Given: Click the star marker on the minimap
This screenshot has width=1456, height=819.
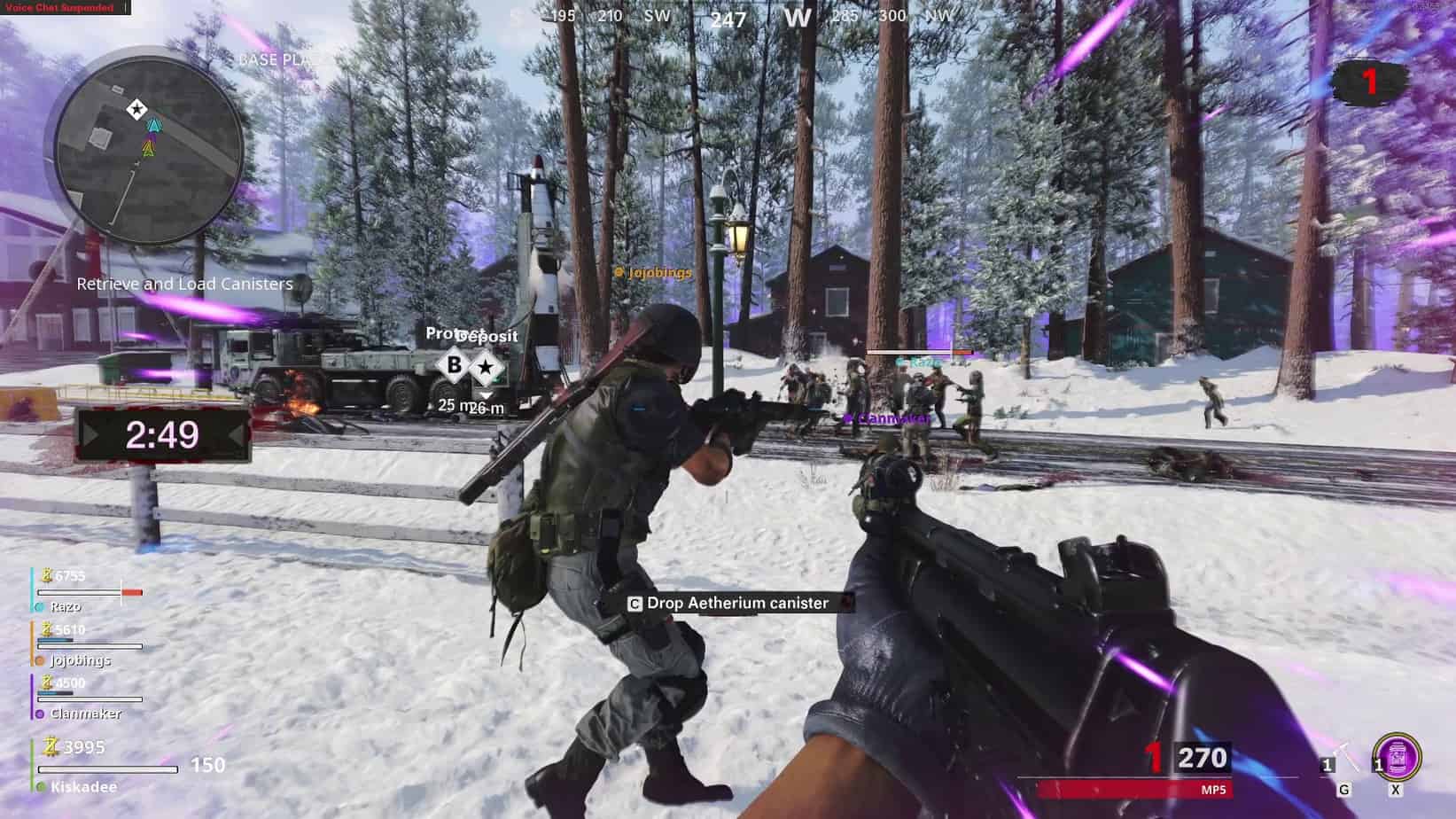Looking at the screenshot, I should click(136, 109).
